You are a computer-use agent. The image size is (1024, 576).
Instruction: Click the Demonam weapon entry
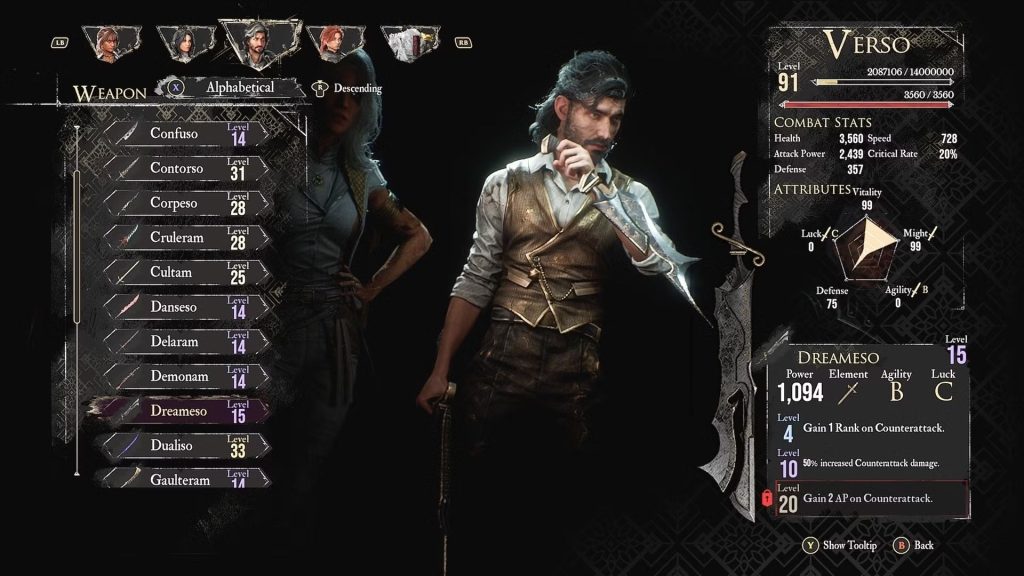(x=186, y=377)
